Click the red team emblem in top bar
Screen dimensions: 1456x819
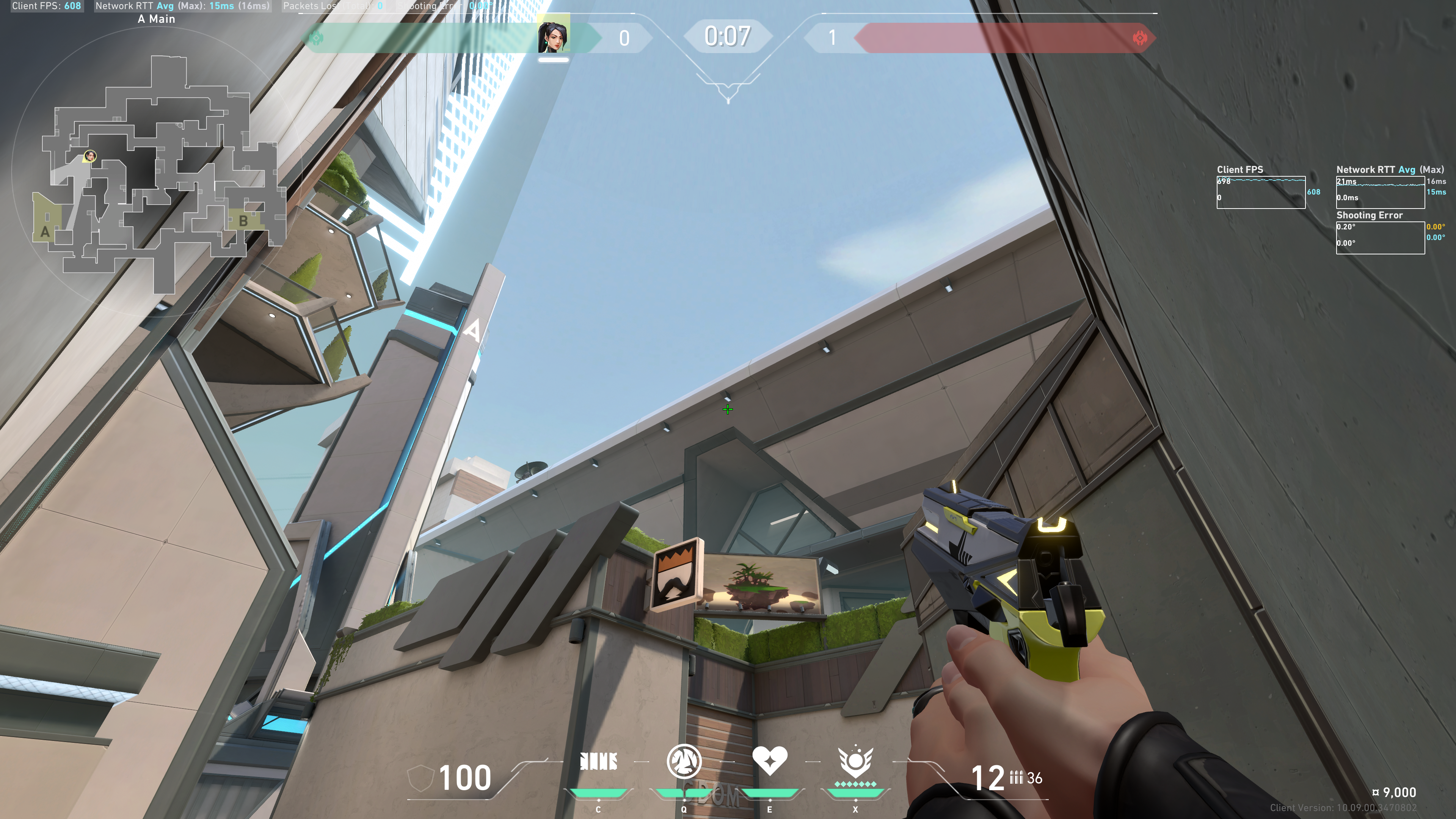pos(1140,38)
